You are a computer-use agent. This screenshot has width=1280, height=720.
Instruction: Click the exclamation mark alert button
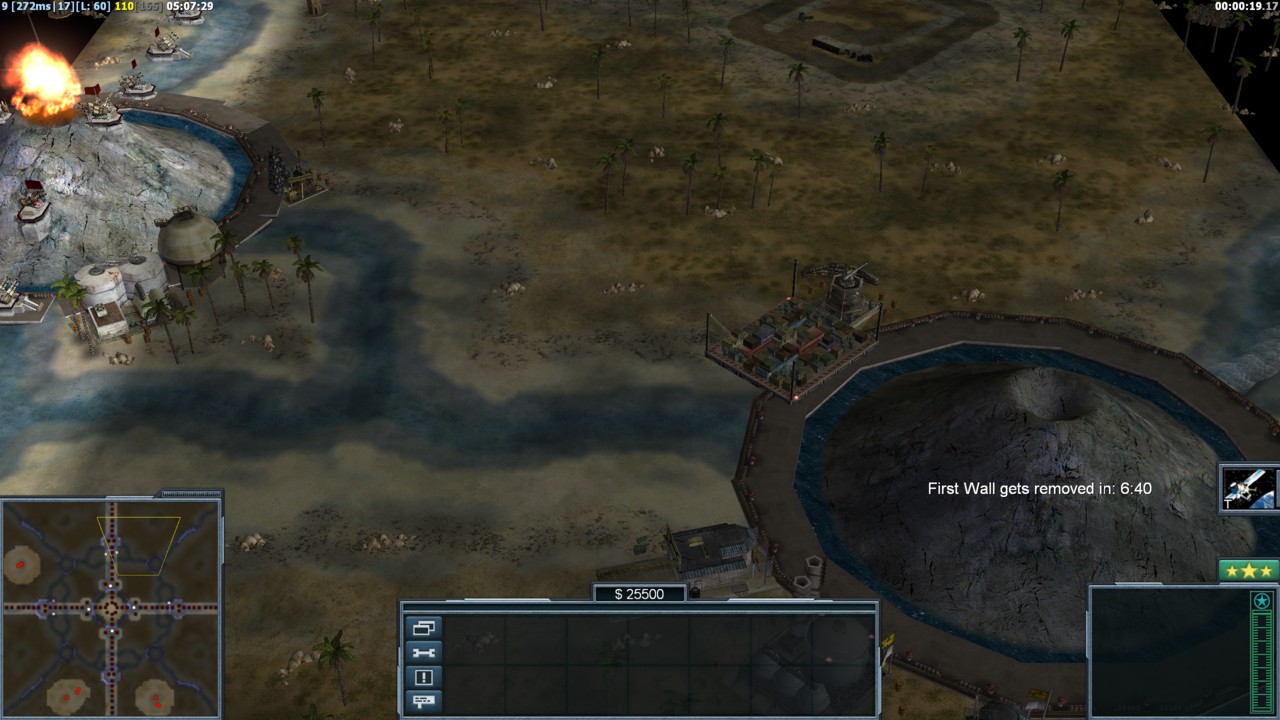(x=423, y=677)
